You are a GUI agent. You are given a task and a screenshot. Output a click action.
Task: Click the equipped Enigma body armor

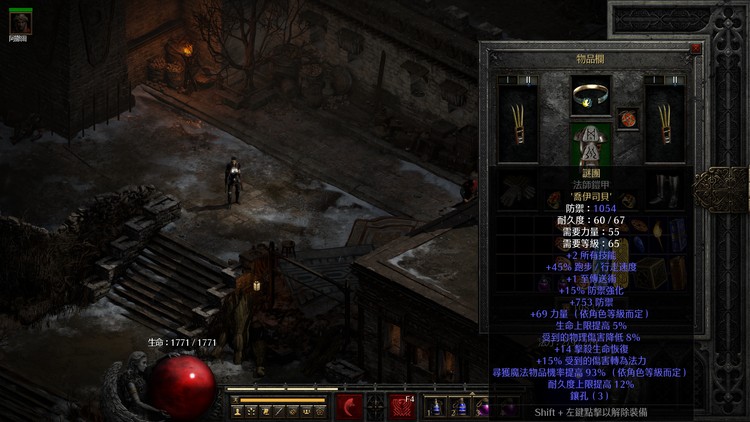coord(591,143)
